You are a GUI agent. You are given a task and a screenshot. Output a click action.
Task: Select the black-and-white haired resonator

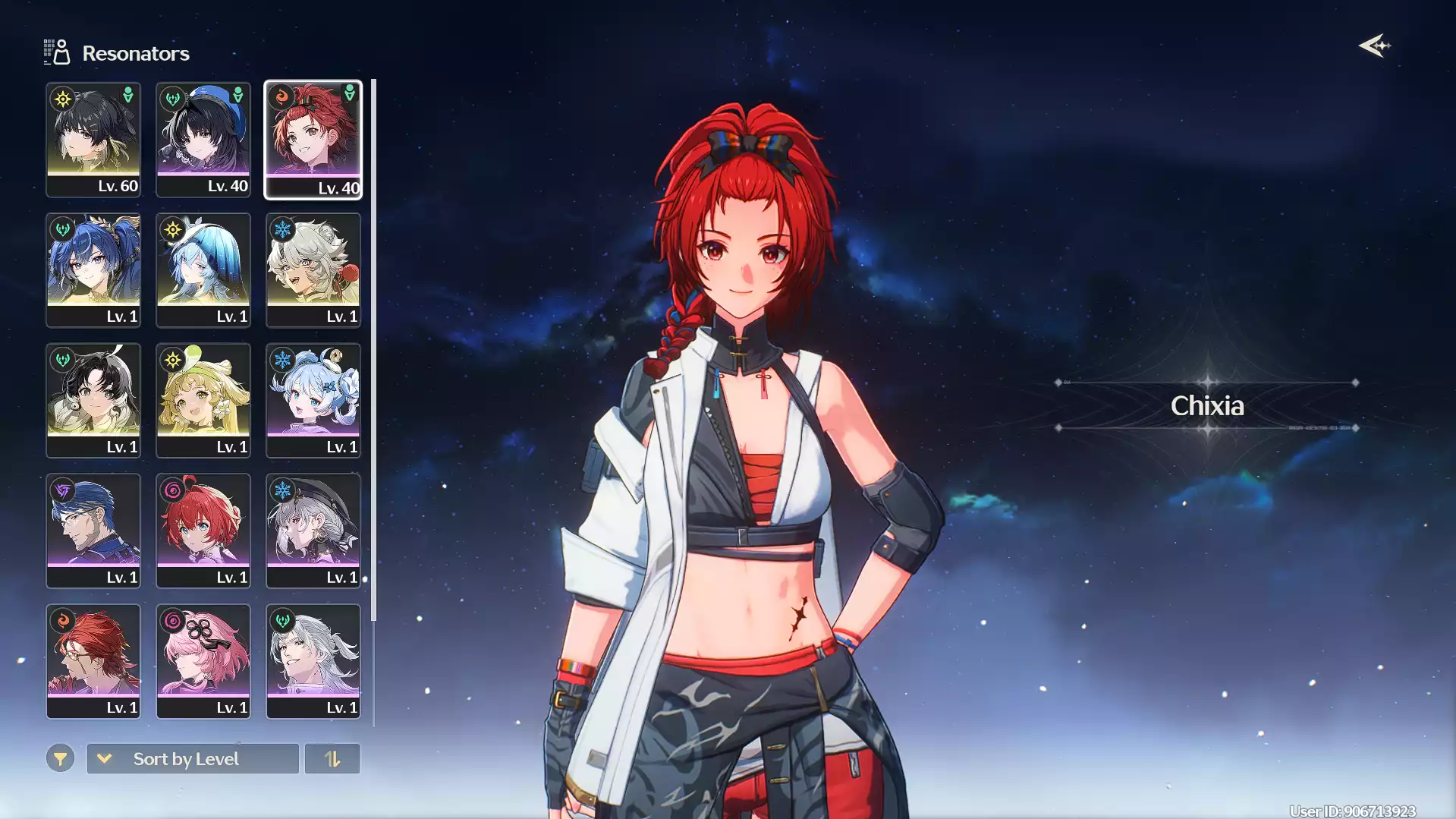(x=93, y=401)
